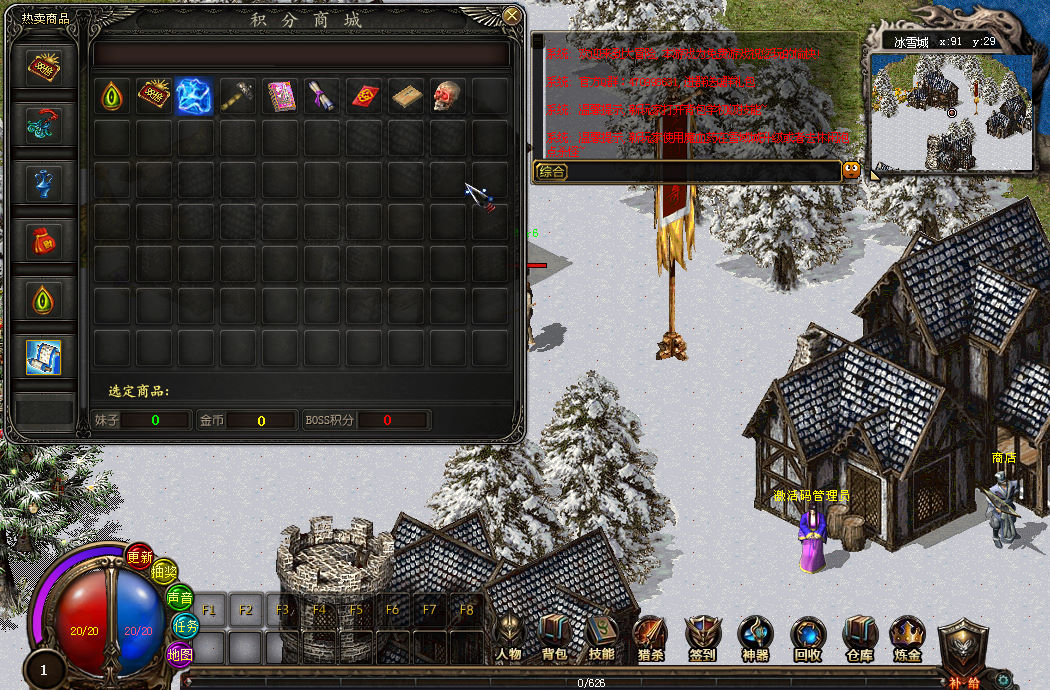1050x690 pixels.
Task: Click the 冰雪城 minimap
Action: pyautogui.click(x=950, y=112)
